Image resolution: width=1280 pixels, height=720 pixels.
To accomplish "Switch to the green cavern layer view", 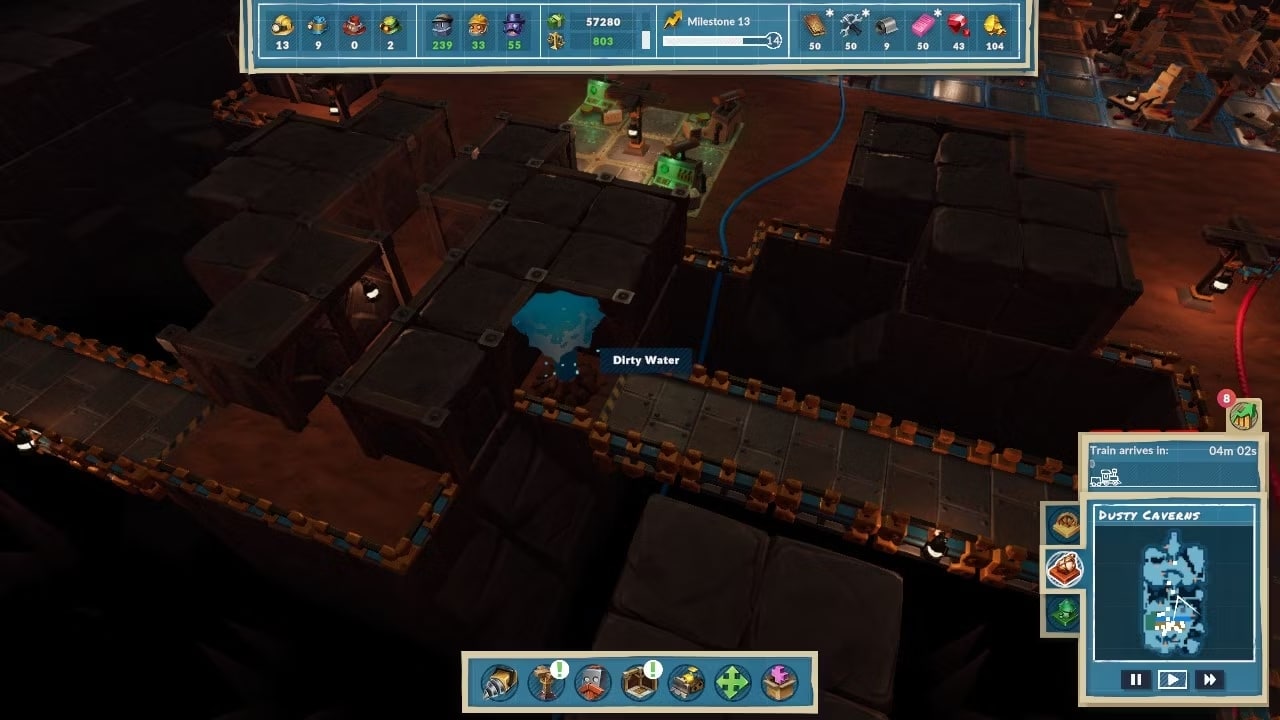I will [1063, 612].
